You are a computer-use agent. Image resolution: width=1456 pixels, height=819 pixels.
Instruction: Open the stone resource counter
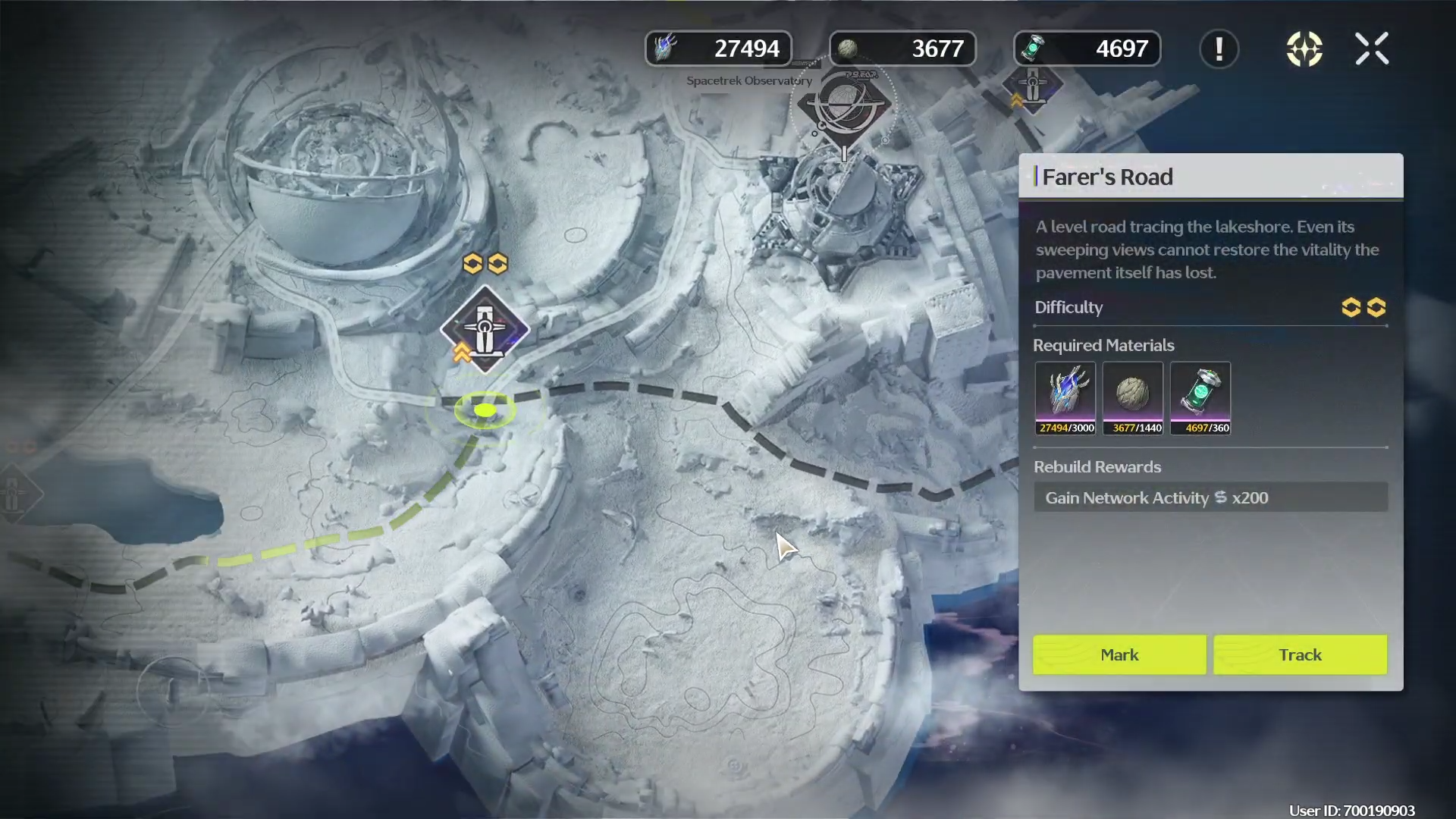pos(902,49)
